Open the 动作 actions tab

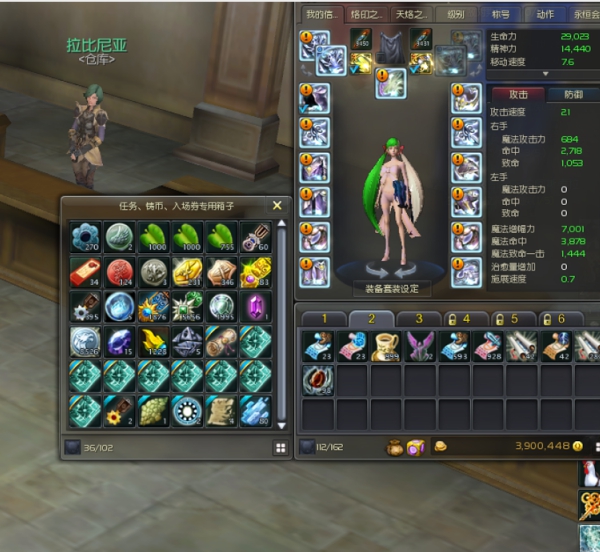pos(543,15)
